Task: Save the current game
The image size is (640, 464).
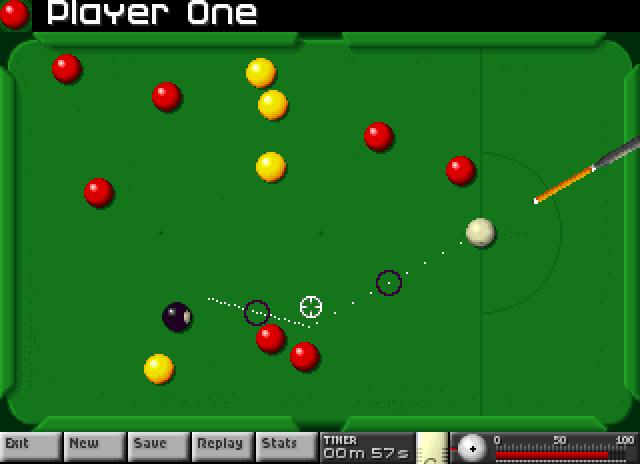Action: (x=158, y=446)
